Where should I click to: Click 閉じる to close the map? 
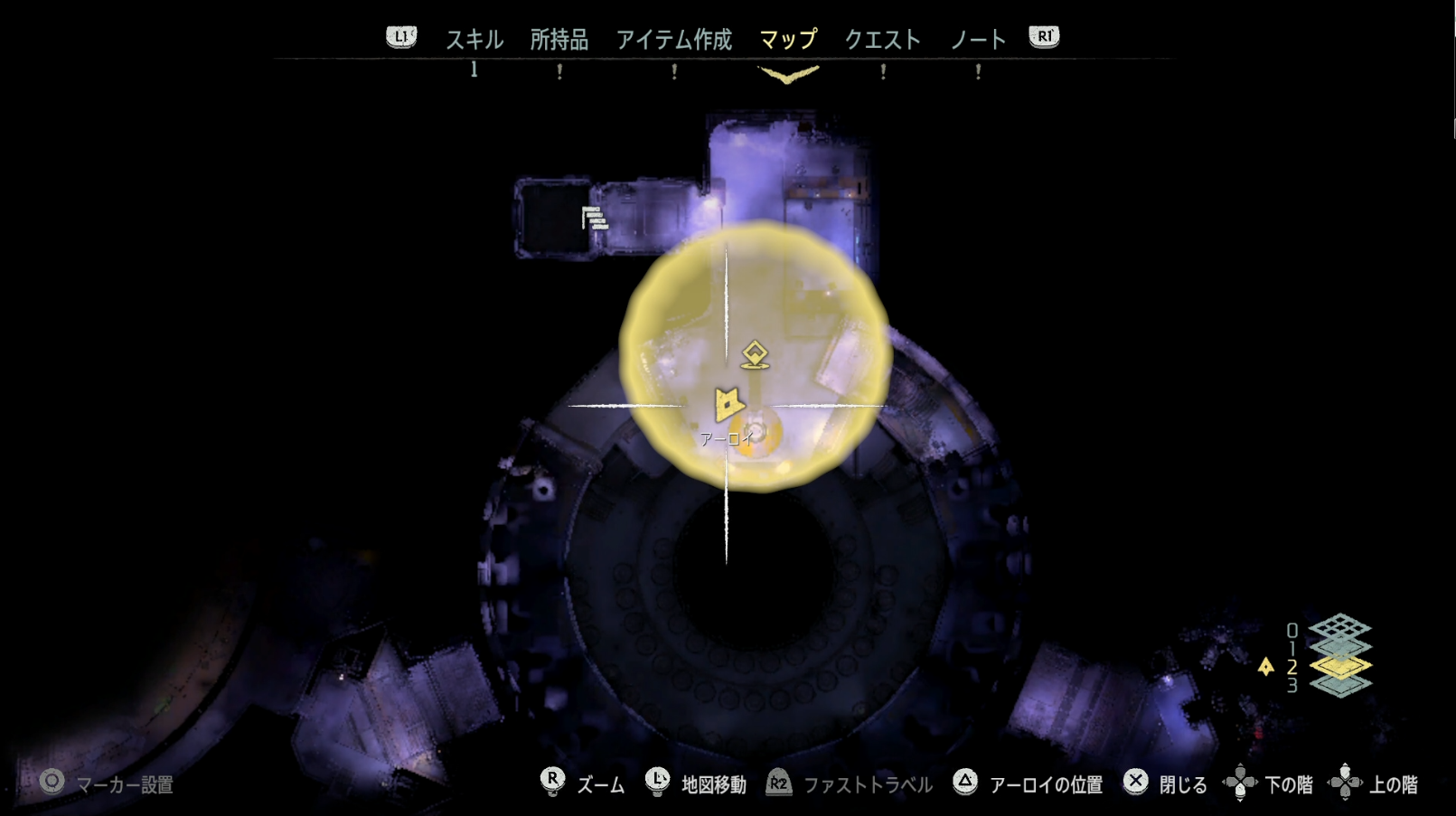(1133, 784)
